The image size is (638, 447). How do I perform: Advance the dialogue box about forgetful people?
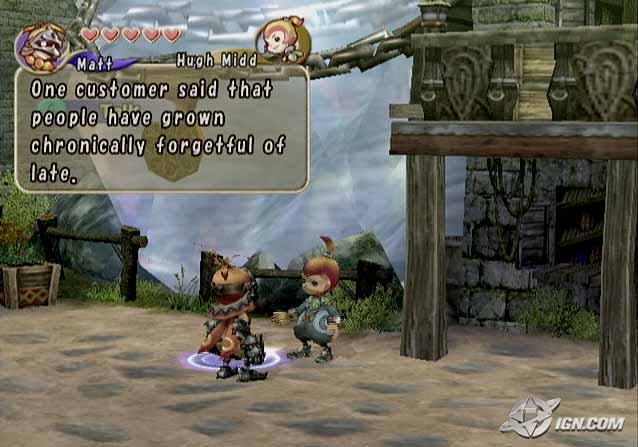160,130
